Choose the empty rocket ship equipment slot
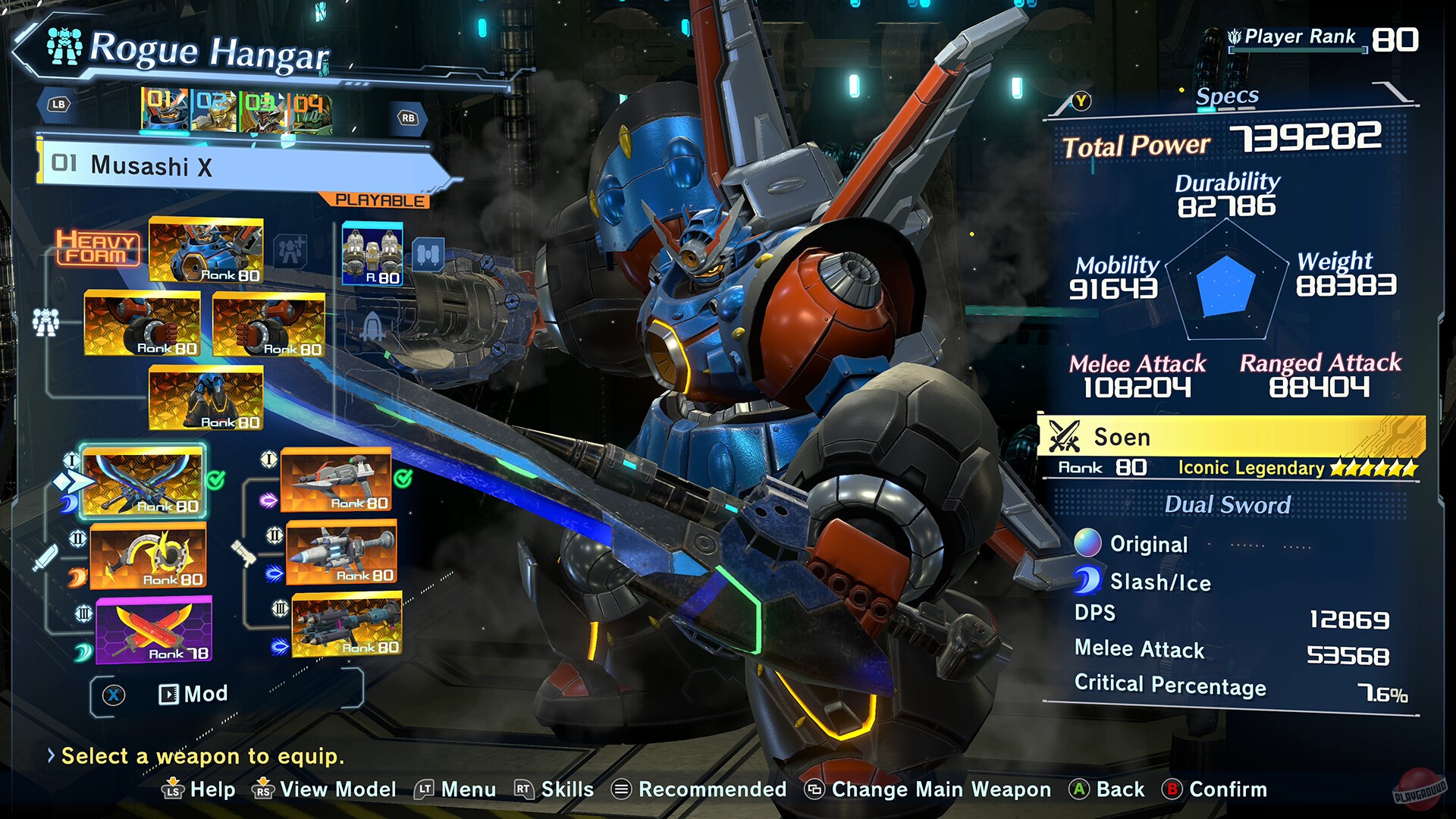The height and width of the screenshot is (819, 1456). pyautogui.click(x=372, y=328)
